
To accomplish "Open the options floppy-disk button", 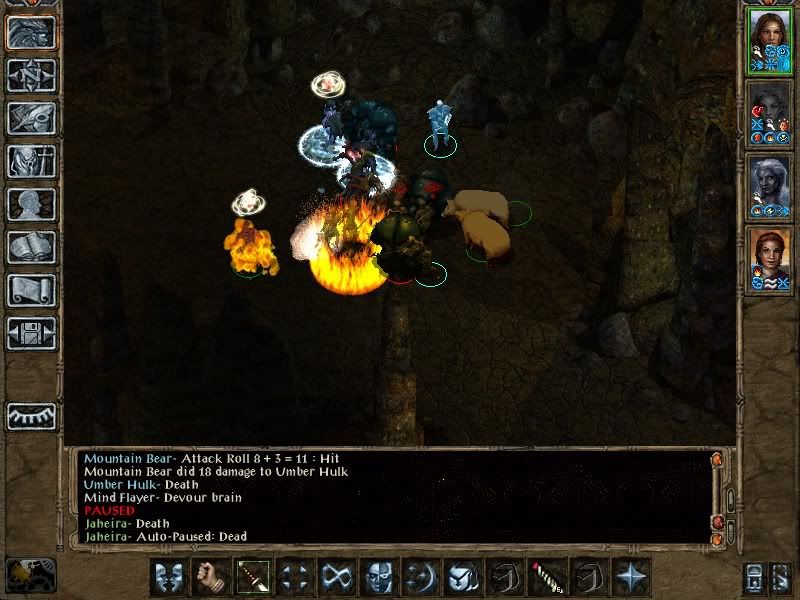I will (x=31, y=333).
